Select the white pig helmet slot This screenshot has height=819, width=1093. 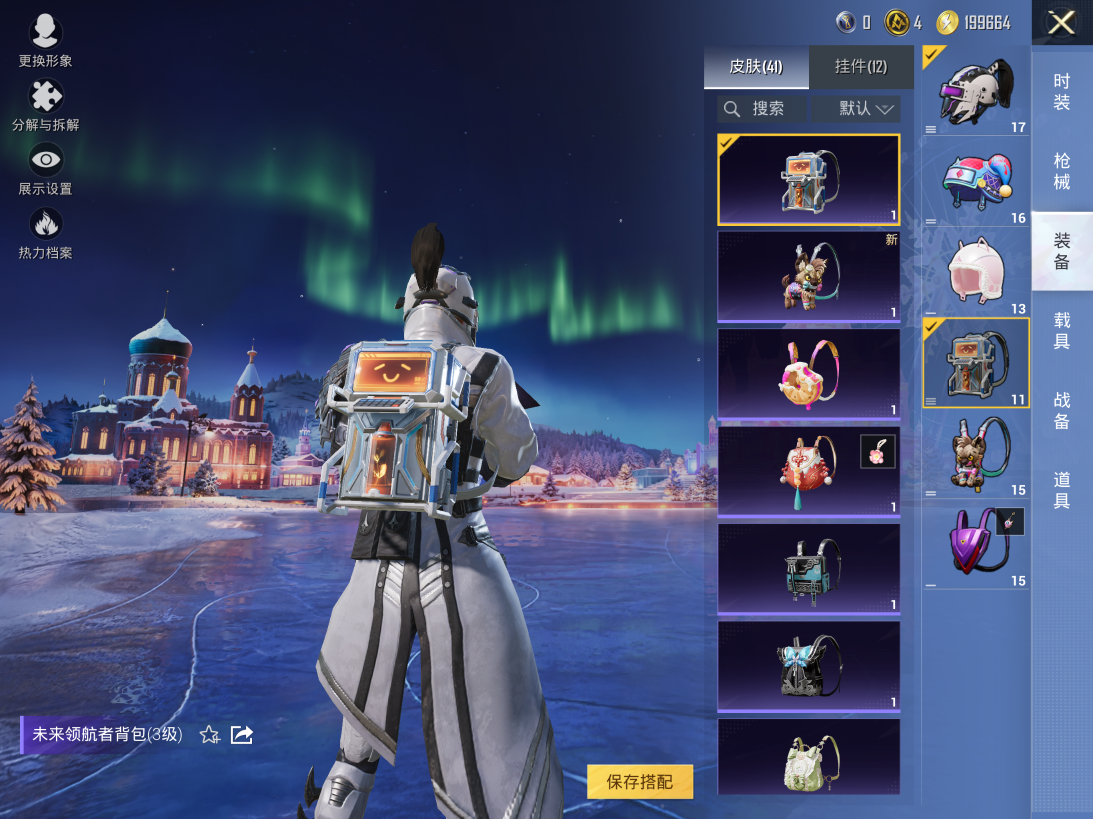click(x=975, y=272)
